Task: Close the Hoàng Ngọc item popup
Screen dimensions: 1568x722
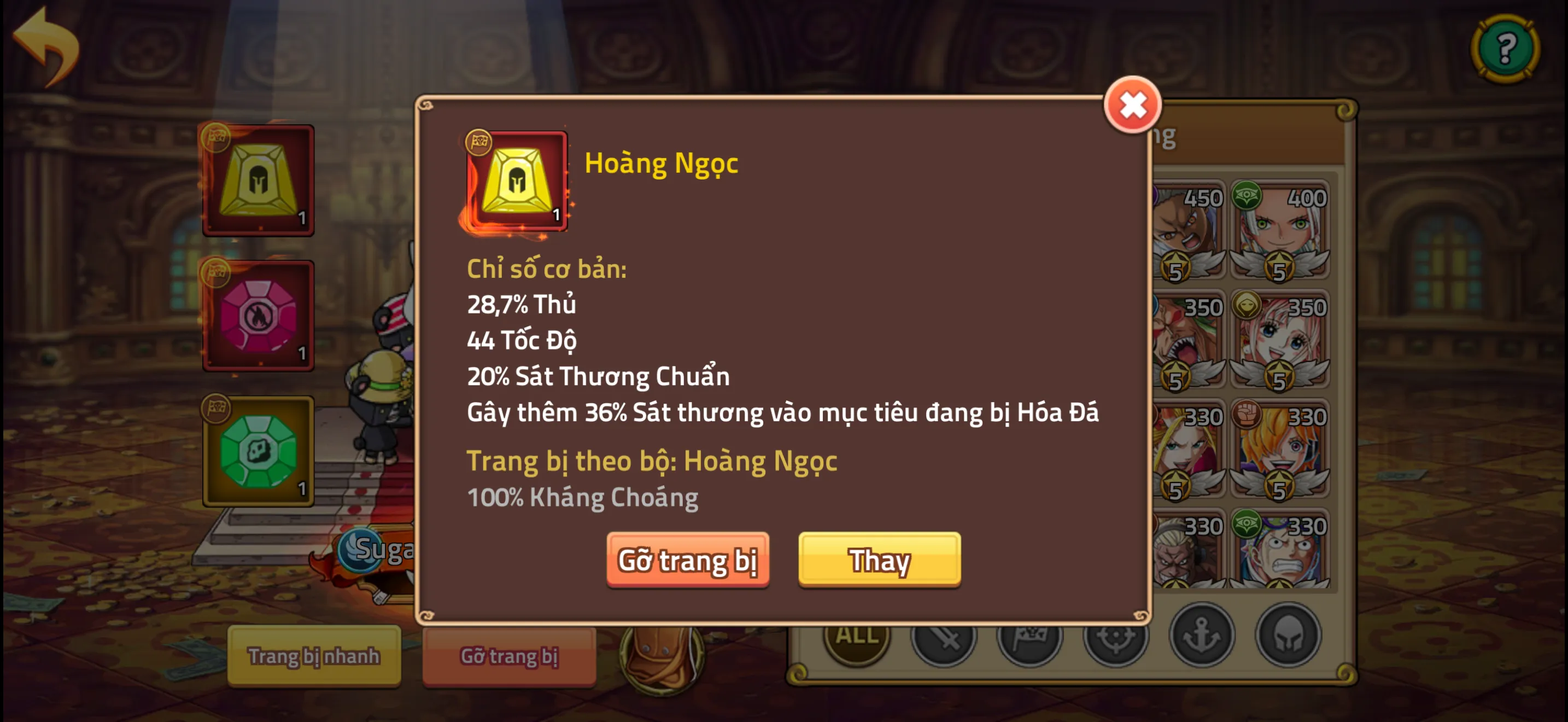Action: (x=1132, y=106)
